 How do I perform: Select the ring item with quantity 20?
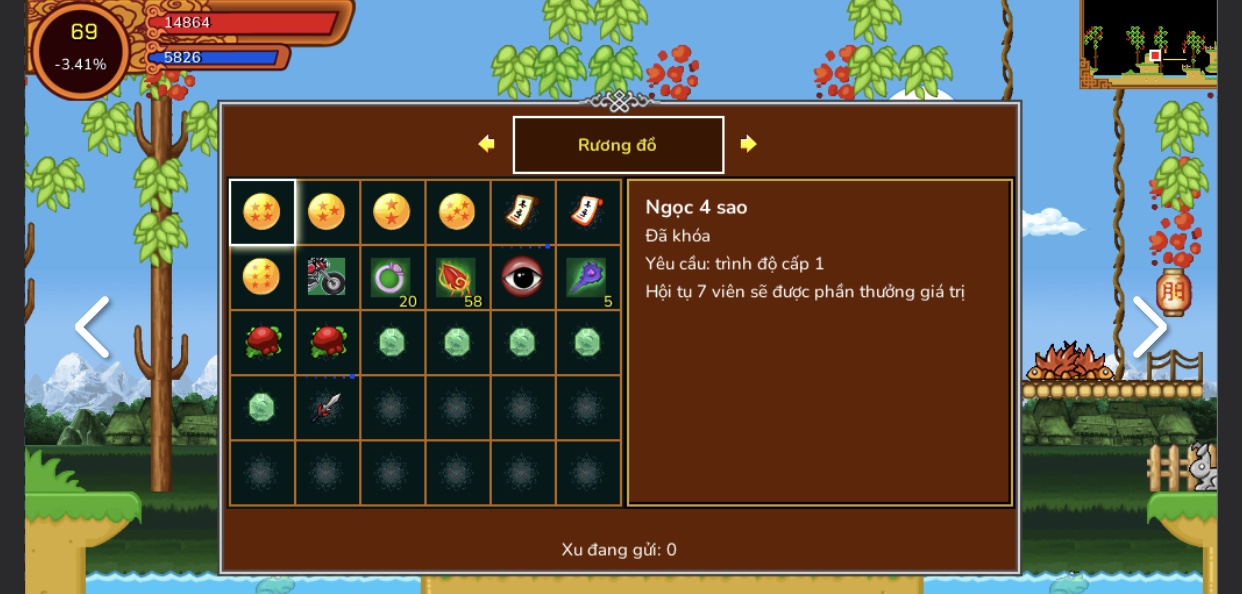[x=392, y=277]
